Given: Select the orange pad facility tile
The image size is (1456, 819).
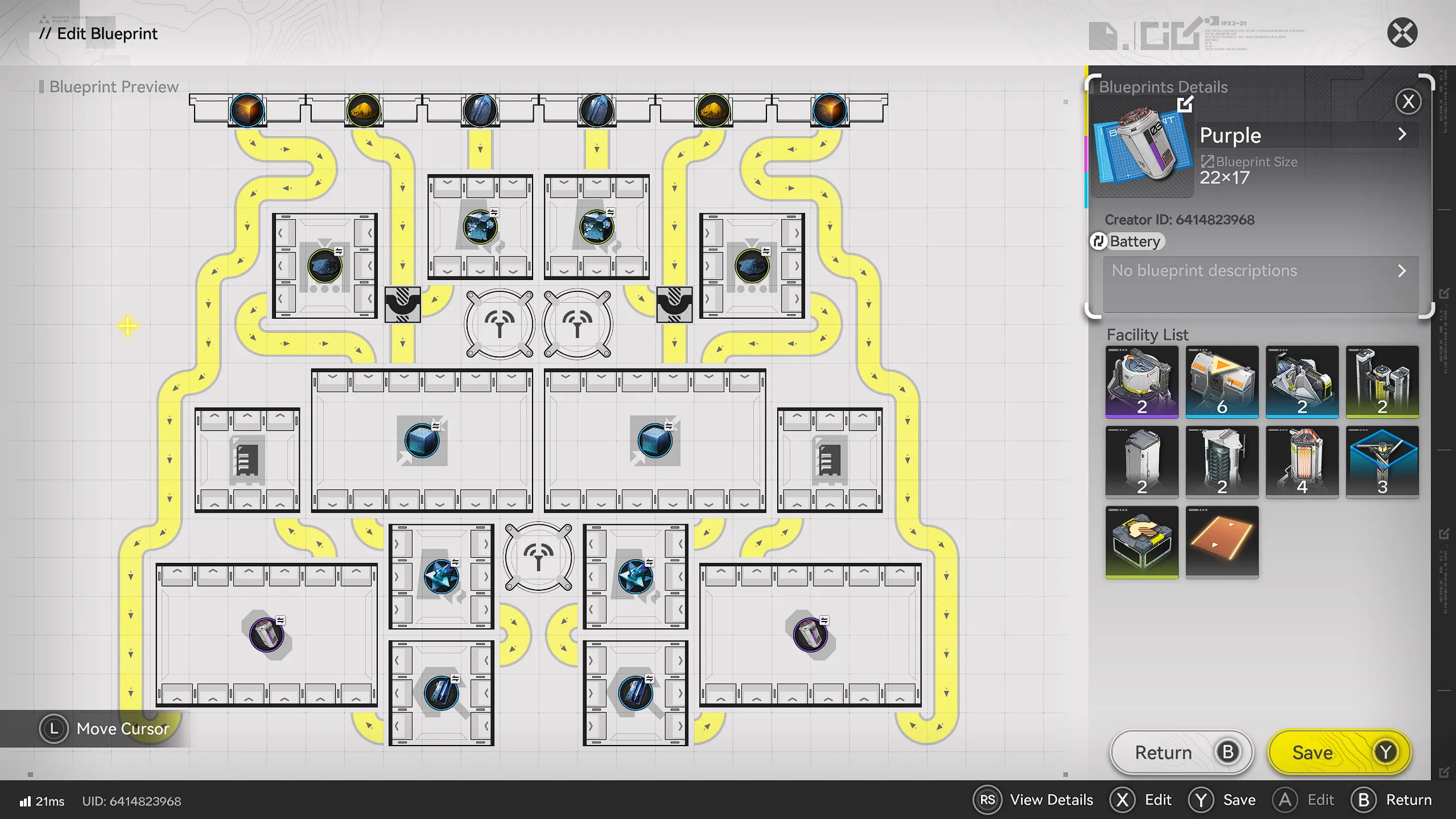Looking at the screenshot, I should click(1222, 542).
